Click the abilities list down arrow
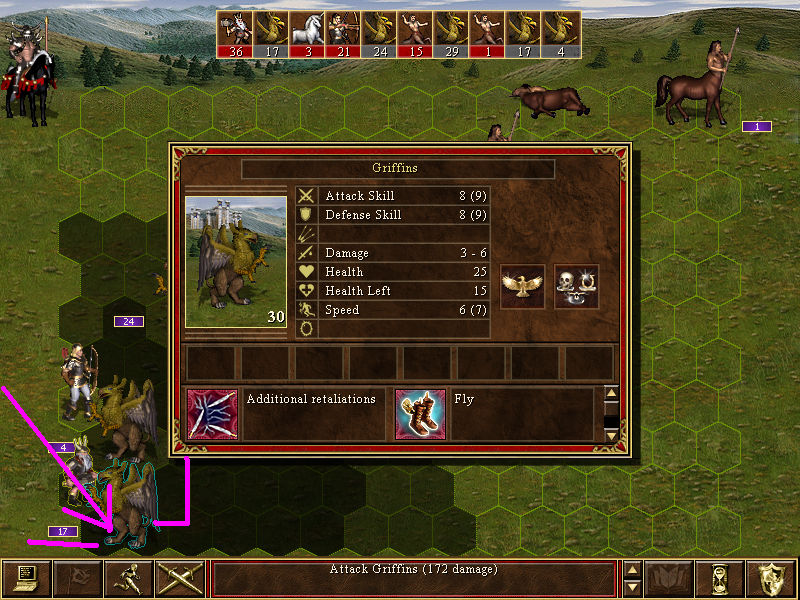 612,435
